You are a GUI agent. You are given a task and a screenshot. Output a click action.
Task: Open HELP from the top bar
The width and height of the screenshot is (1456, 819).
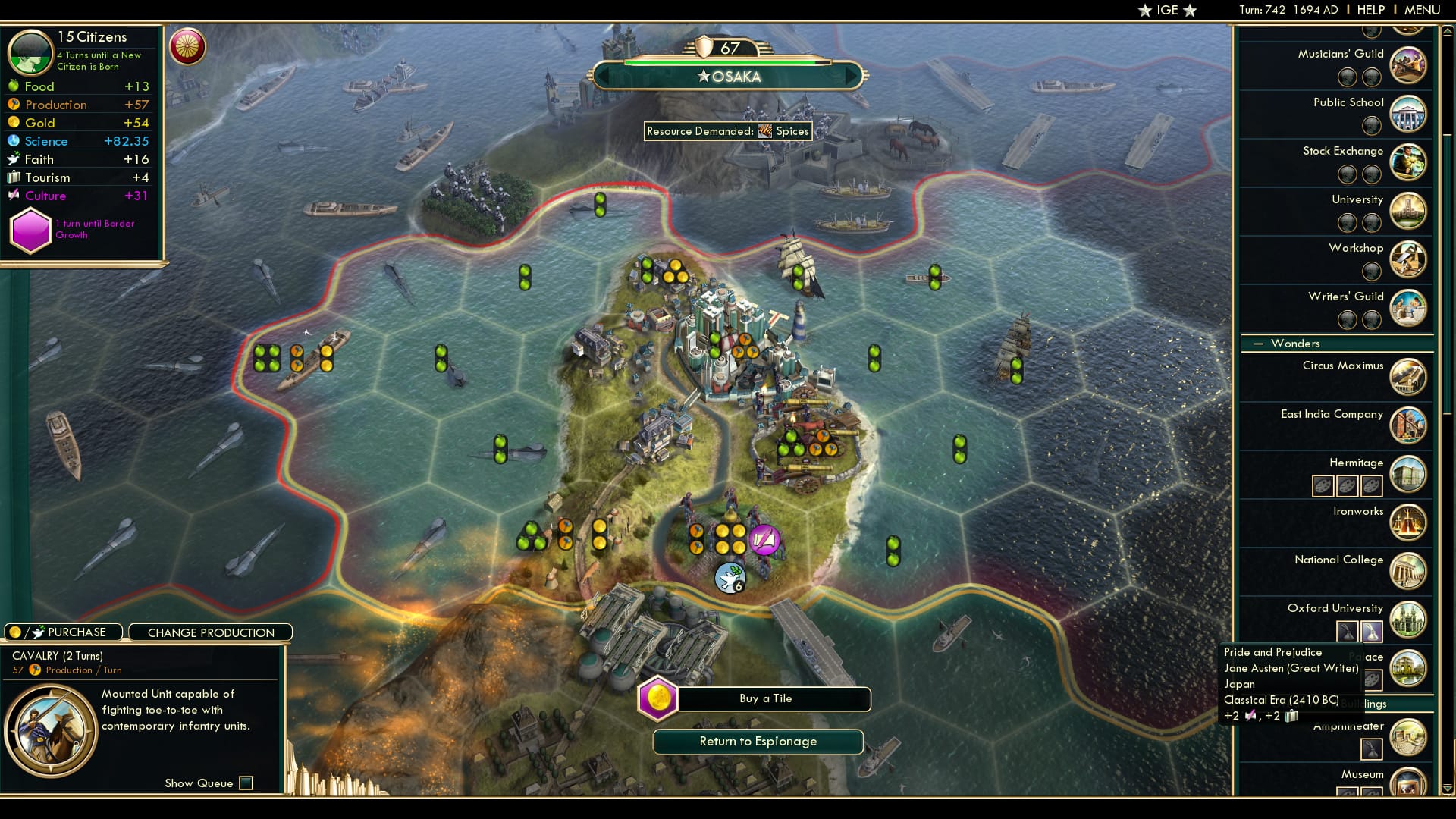point(1370,10)
